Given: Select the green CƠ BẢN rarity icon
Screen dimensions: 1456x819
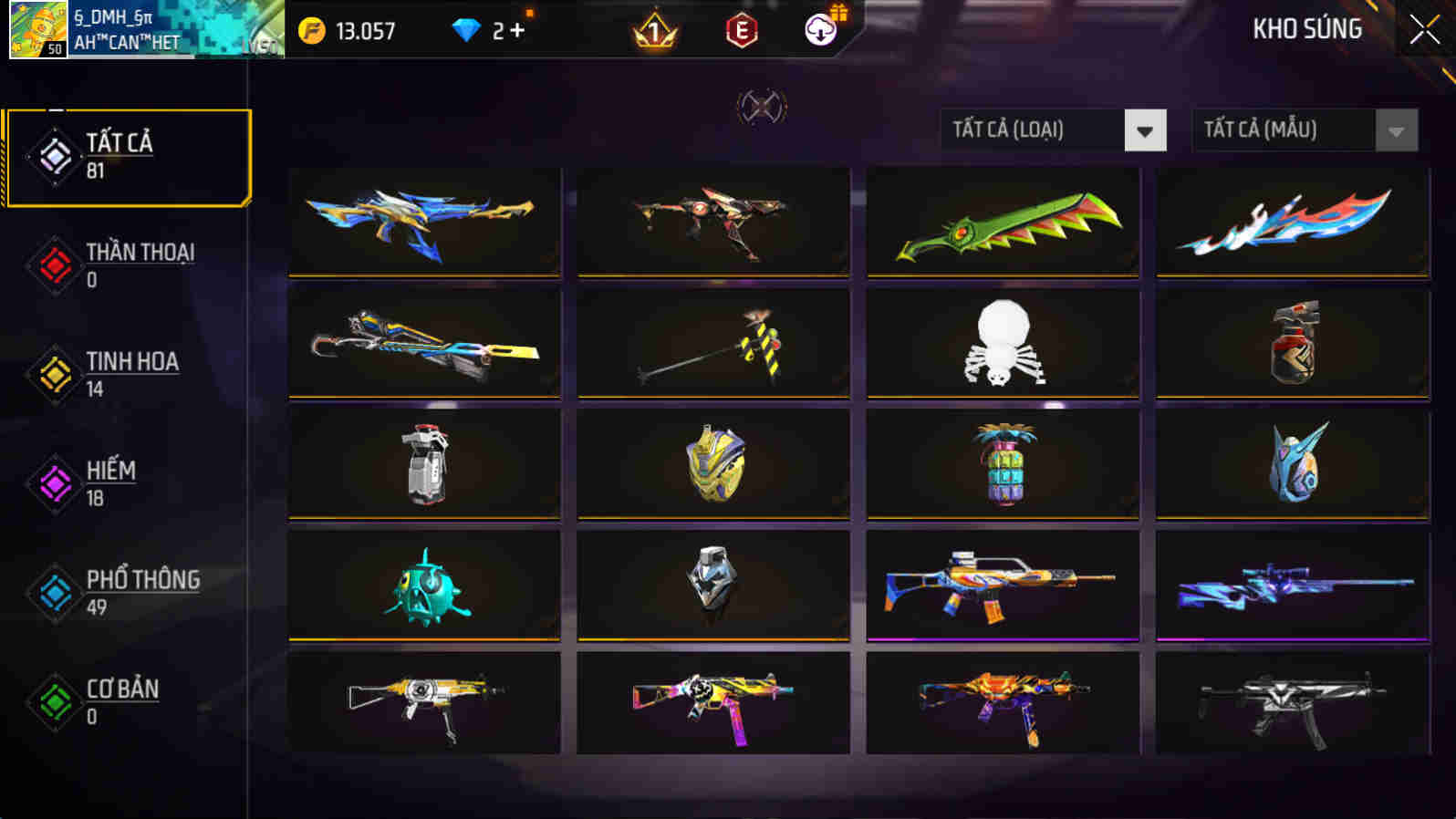Looking at the screenshot, I should coord(54,702).
